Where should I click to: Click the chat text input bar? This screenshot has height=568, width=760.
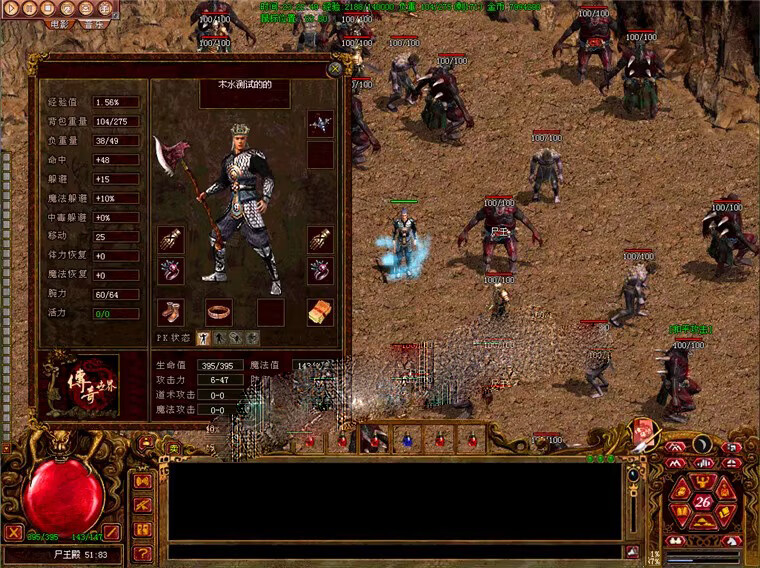pos(395,551)
